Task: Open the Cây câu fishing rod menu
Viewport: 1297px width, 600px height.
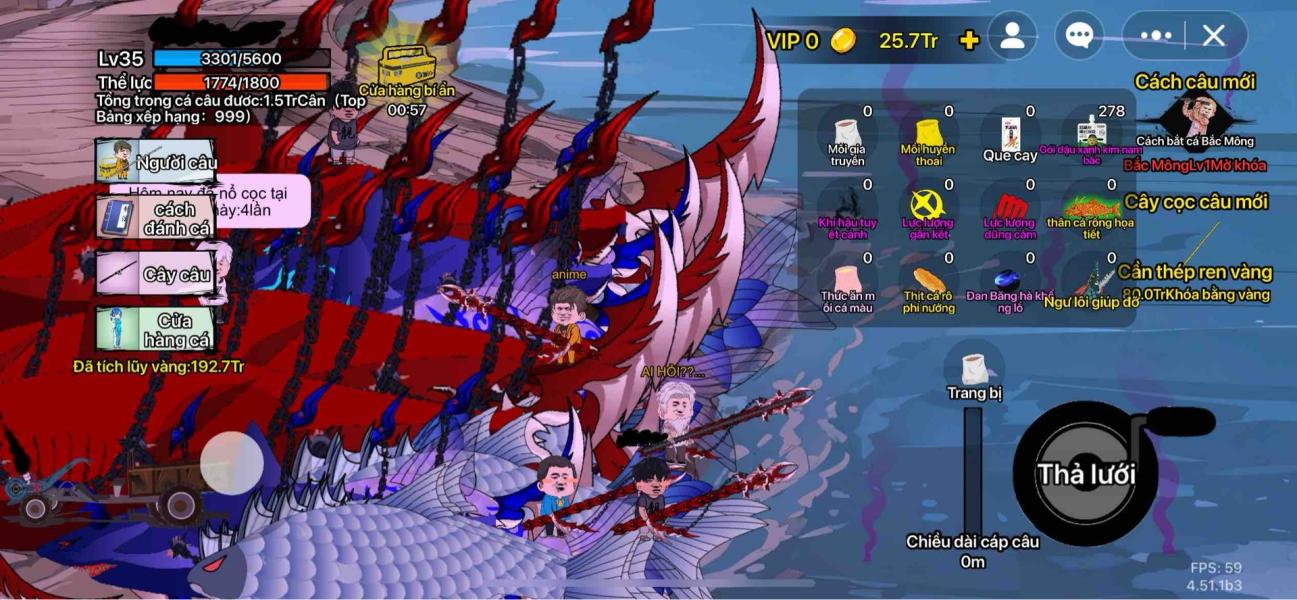Action: click(156, 274)
